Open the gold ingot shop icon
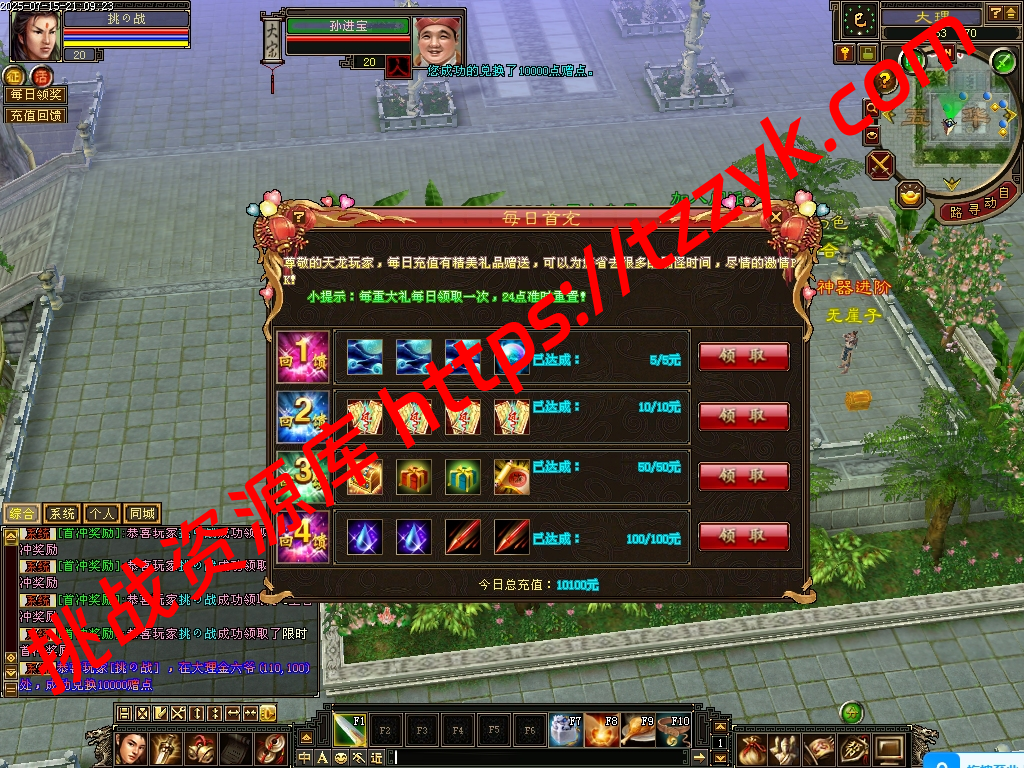This screenshot has height=768, width=1024. [x=910, y=193]
